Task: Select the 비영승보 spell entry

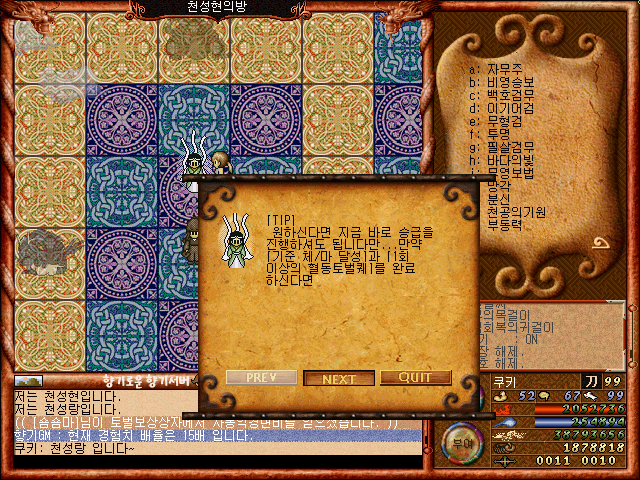Action: click(504, 81)
